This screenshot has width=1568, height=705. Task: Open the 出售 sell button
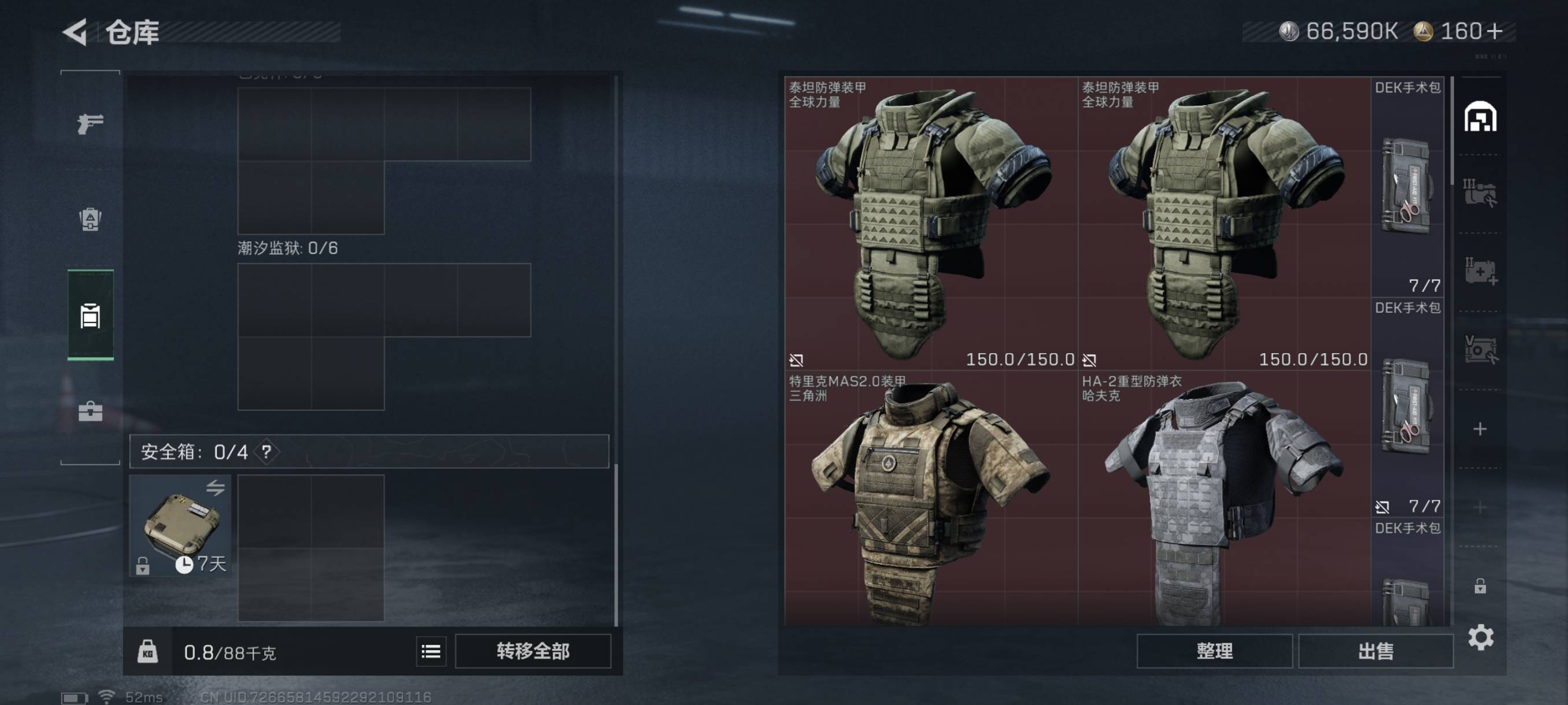(x=1375, y=651)
